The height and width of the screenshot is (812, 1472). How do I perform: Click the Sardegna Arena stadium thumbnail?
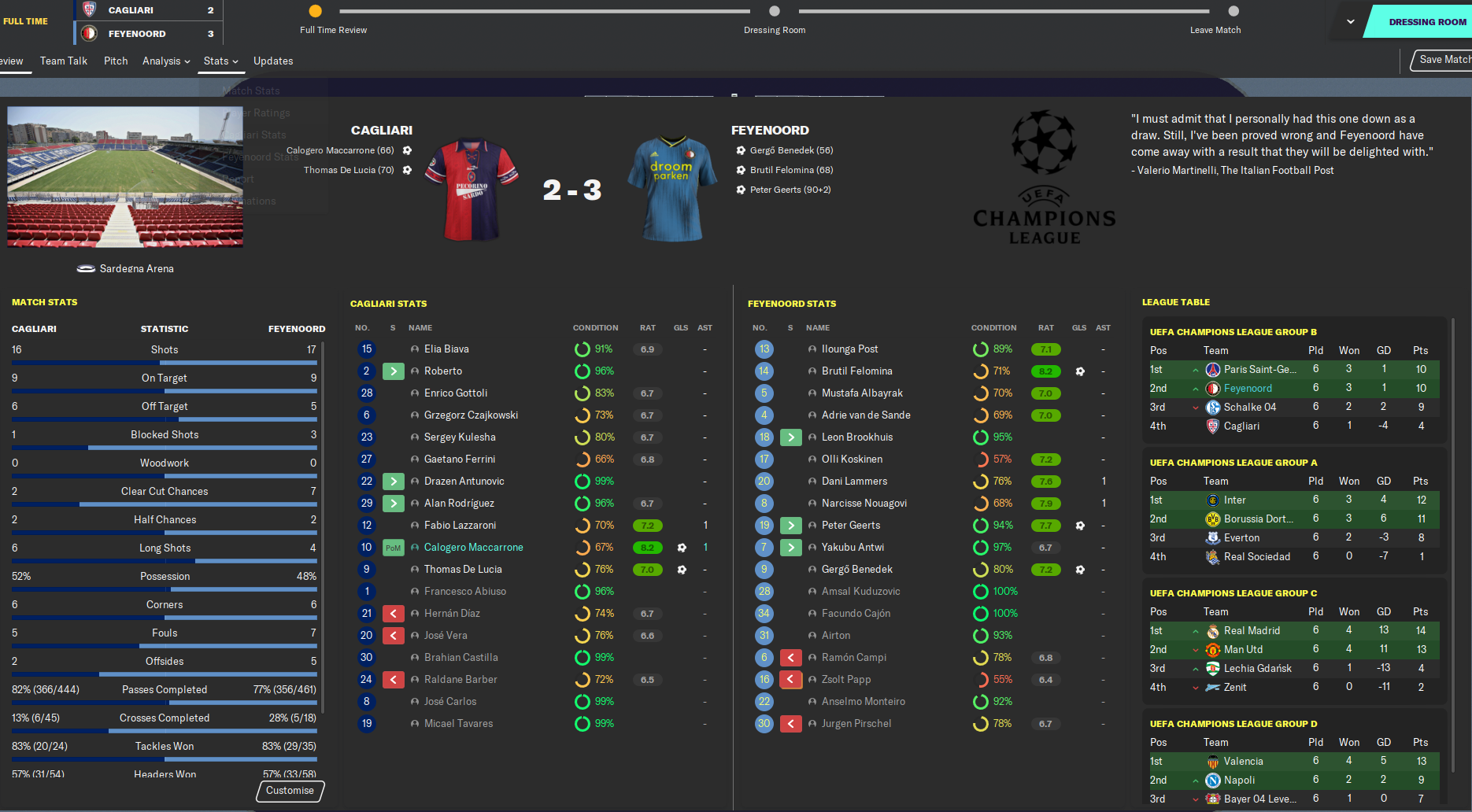pos(125,177)
